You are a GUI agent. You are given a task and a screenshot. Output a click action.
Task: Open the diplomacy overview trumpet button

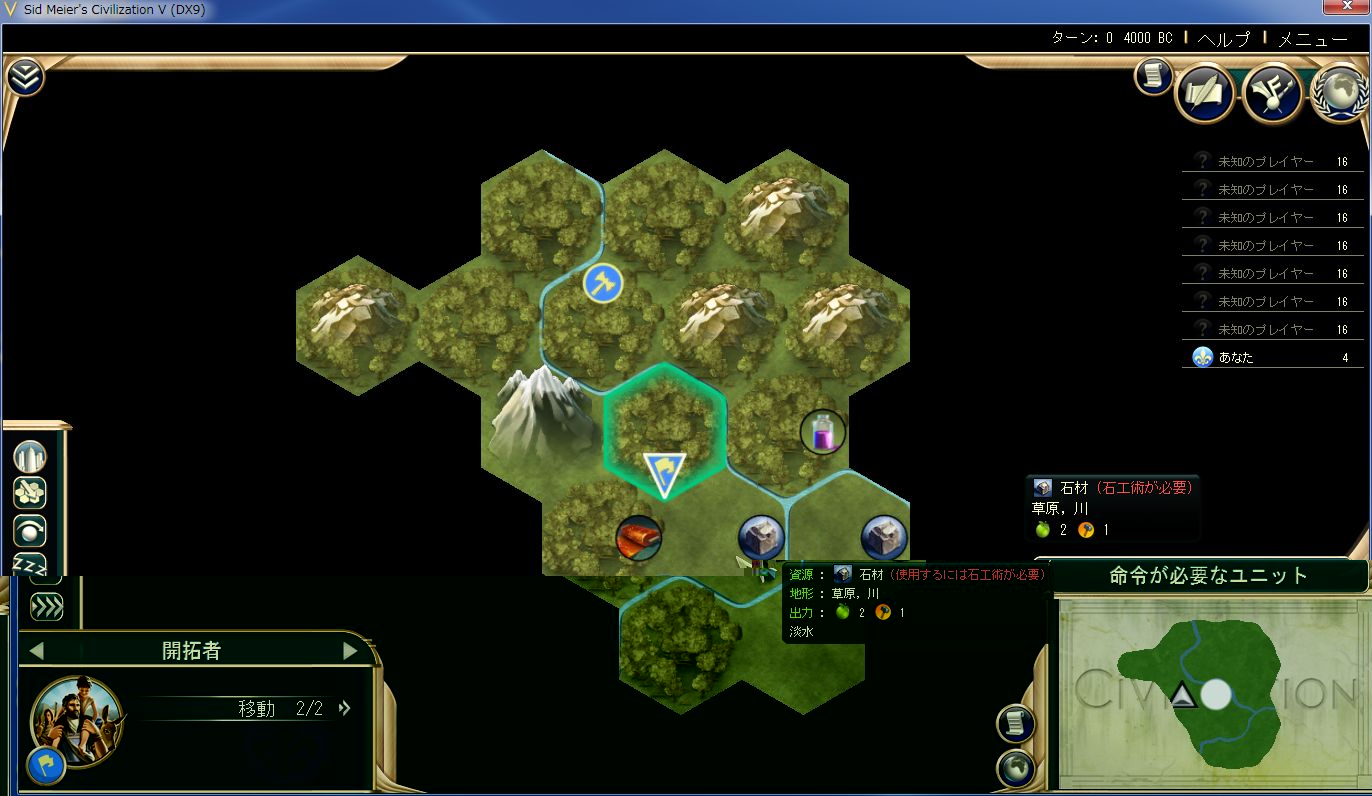tap(1271, 95)
